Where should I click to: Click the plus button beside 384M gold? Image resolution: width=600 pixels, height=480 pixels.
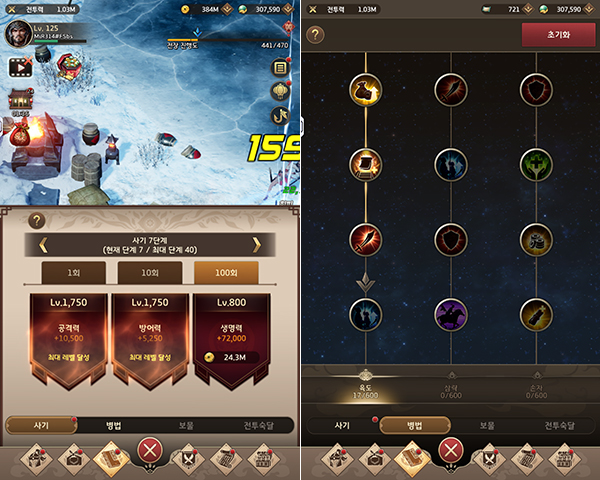[x=231, y=9]
